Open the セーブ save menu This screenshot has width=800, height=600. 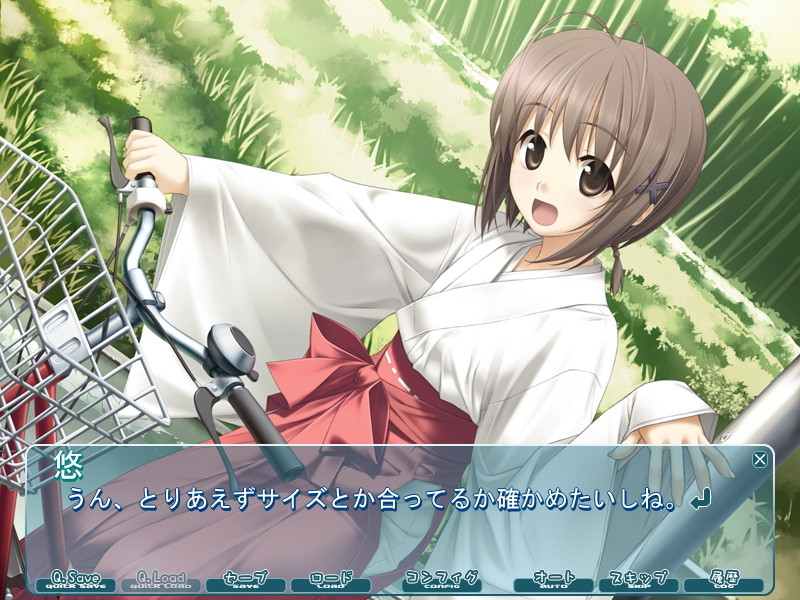tap(244, 581)
